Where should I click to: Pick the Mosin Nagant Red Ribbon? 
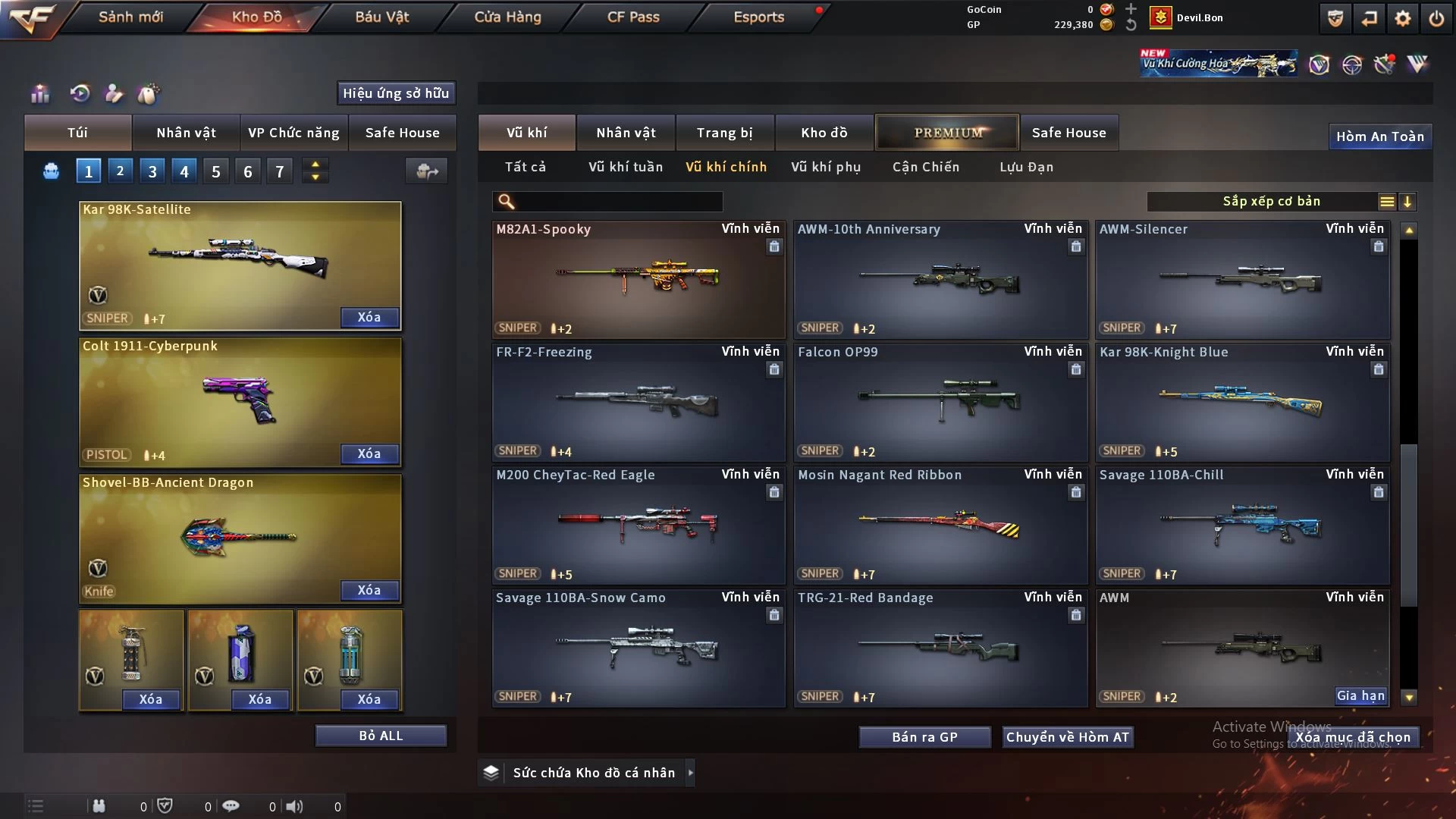tap(940, 525)
